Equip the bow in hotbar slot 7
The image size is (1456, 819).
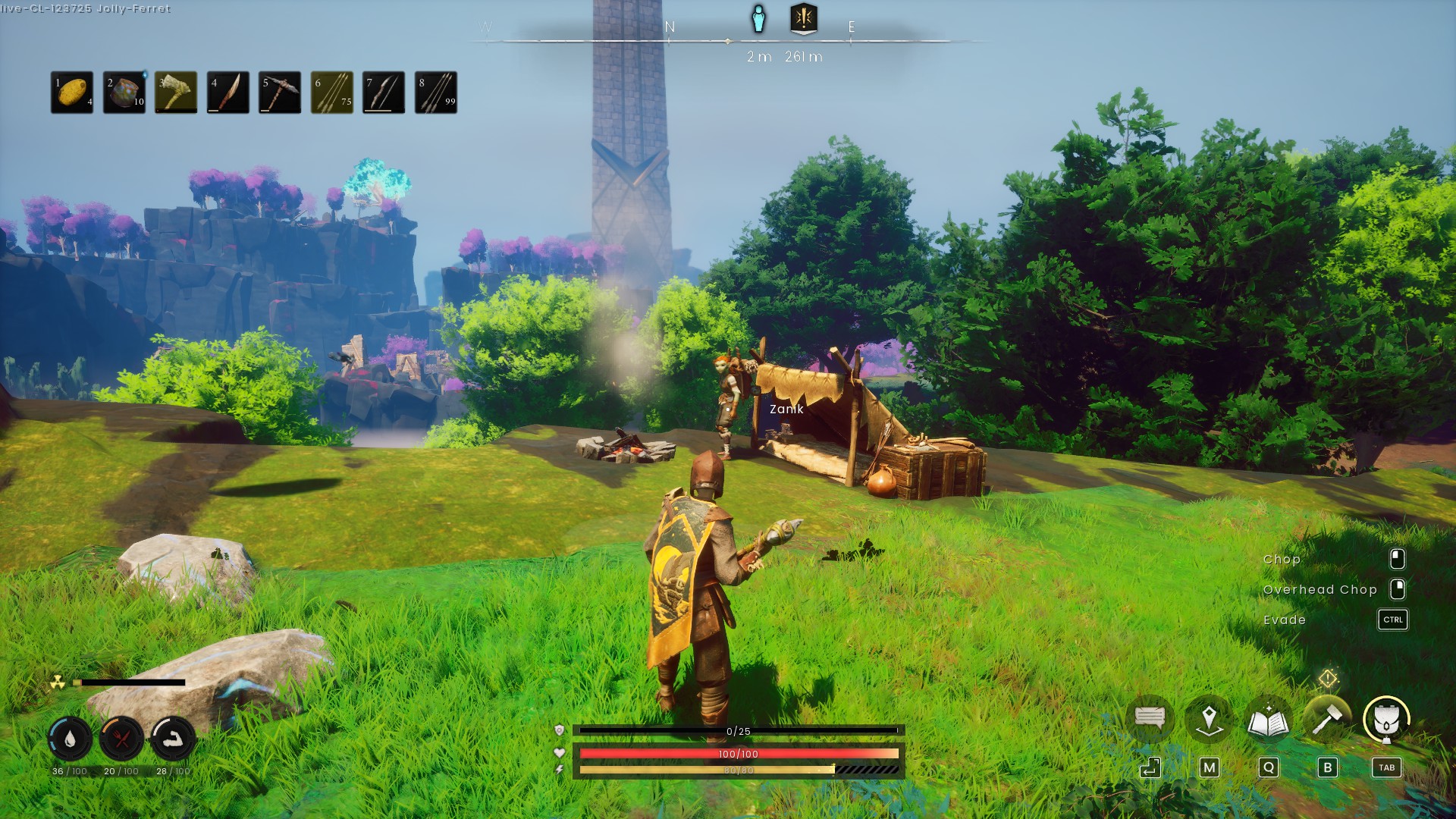384,93
